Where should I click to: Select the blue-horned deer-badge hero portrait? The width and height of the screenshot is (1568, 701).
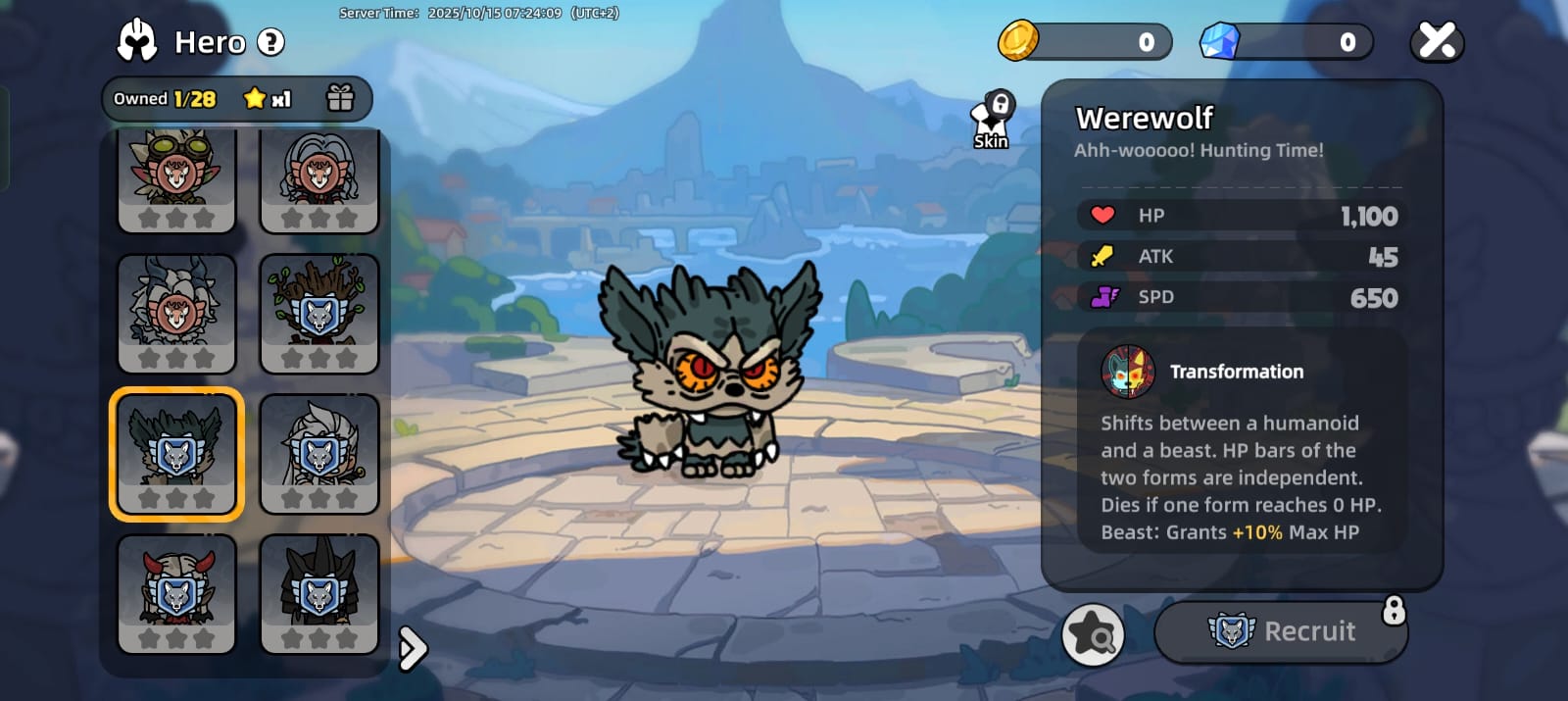pos(176,314)
